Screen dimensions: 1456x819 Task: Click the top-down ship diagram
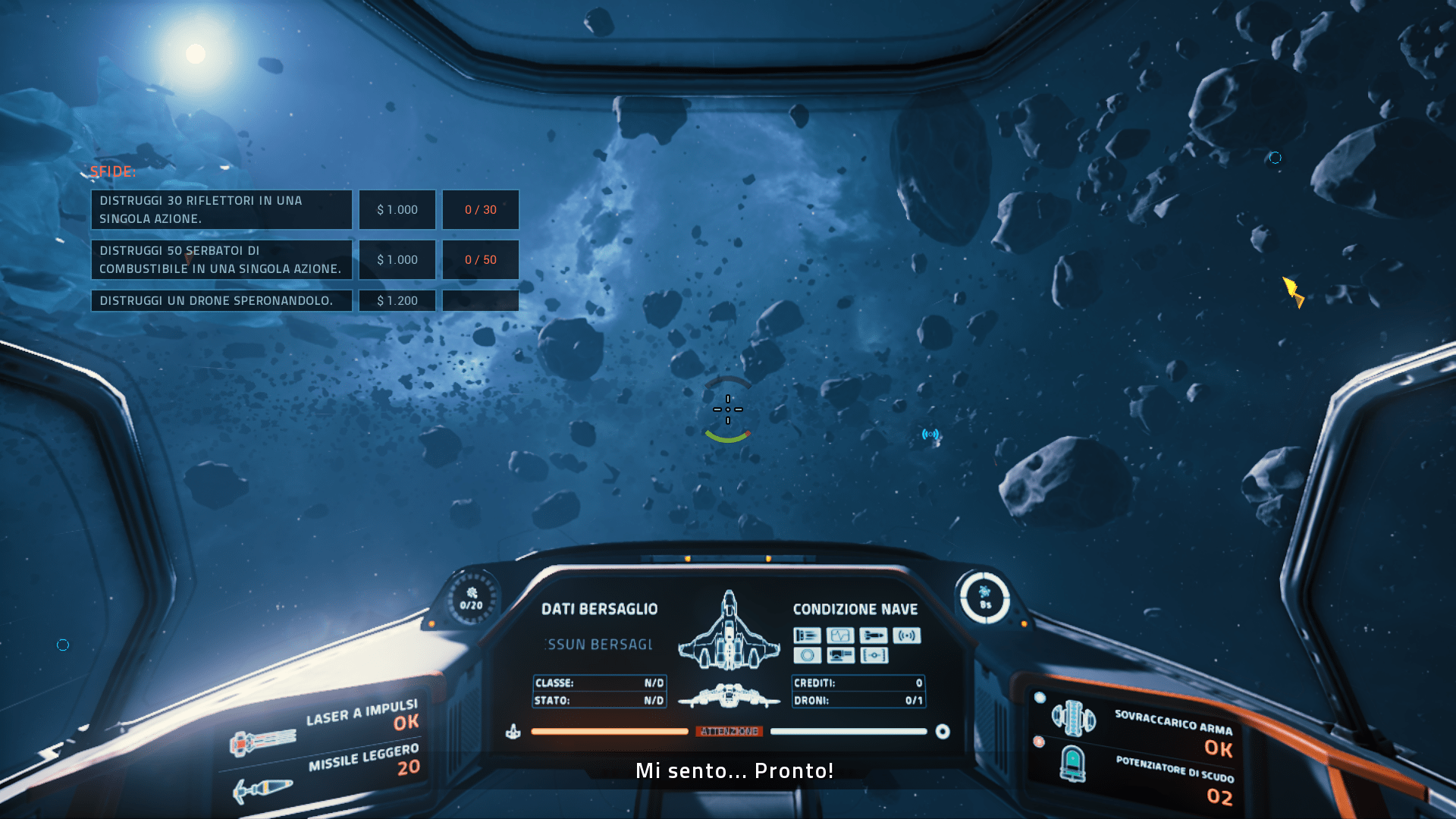(x=729, y=631)
